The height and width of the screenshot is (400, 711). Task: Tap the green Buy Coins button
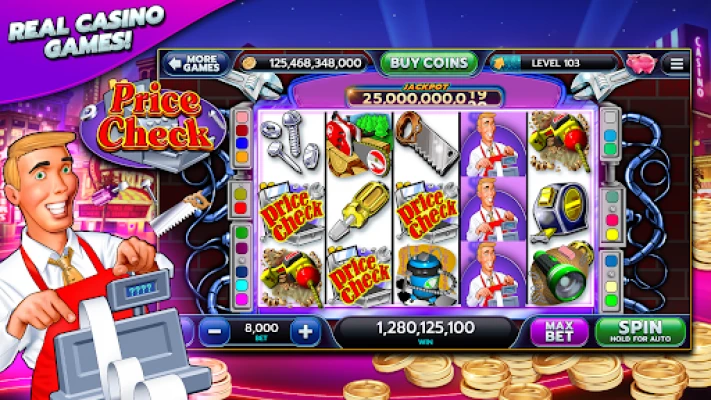(429, 62)
